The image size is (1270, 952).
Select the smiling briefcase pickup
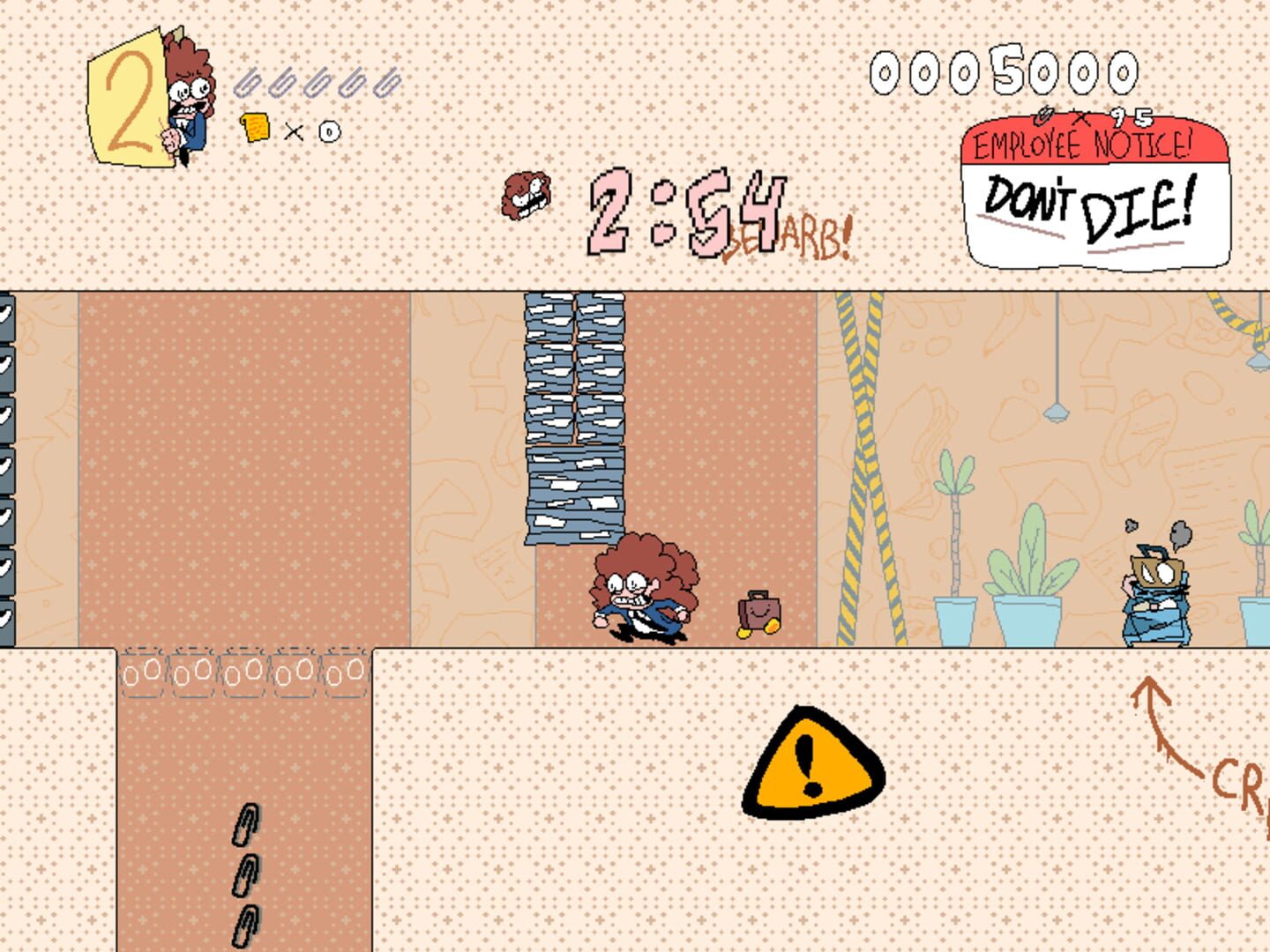[x=757, y=610]
